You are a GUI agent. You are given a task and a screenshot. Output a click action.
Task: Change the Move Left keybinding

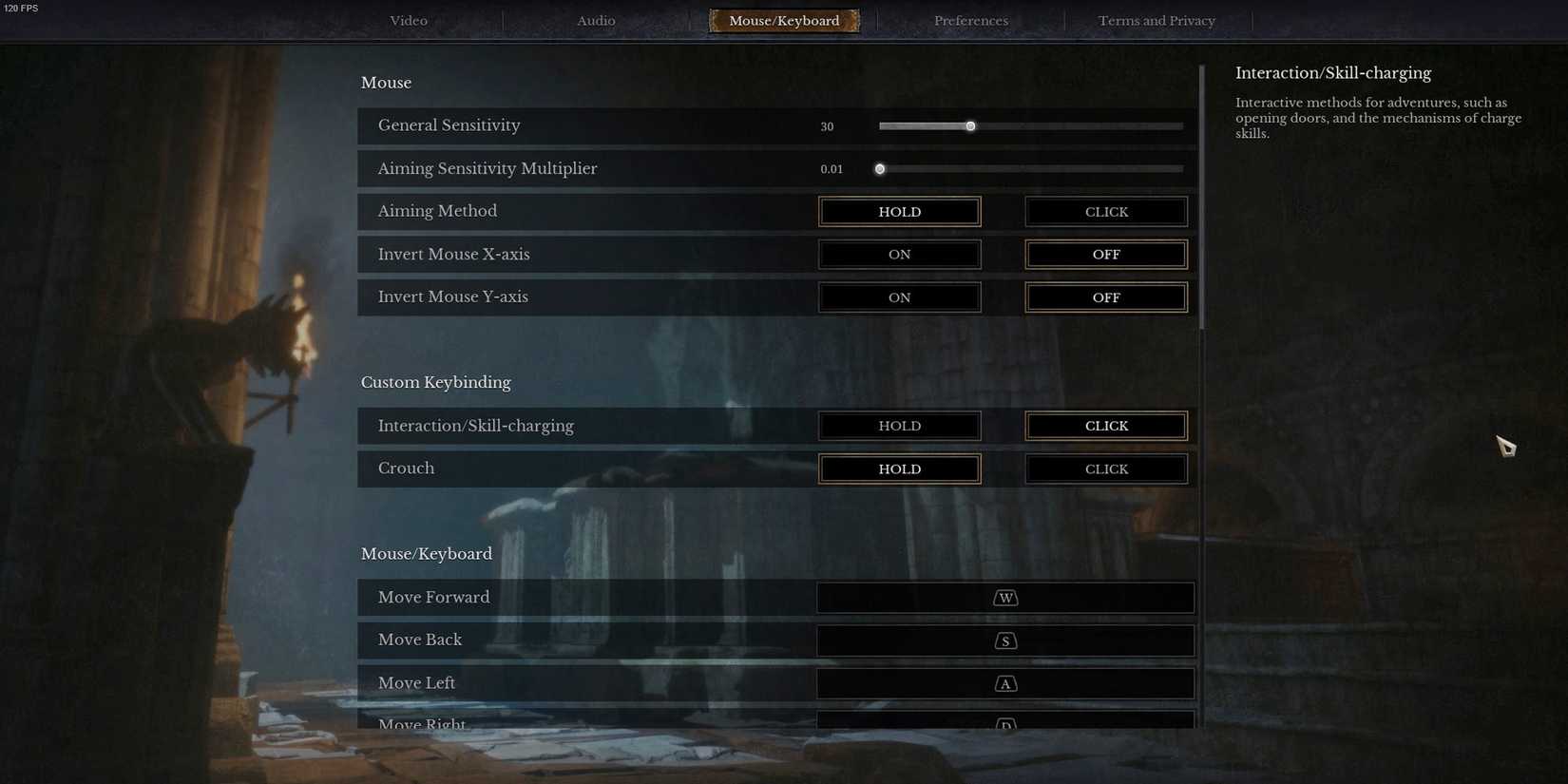point(1004,682)
